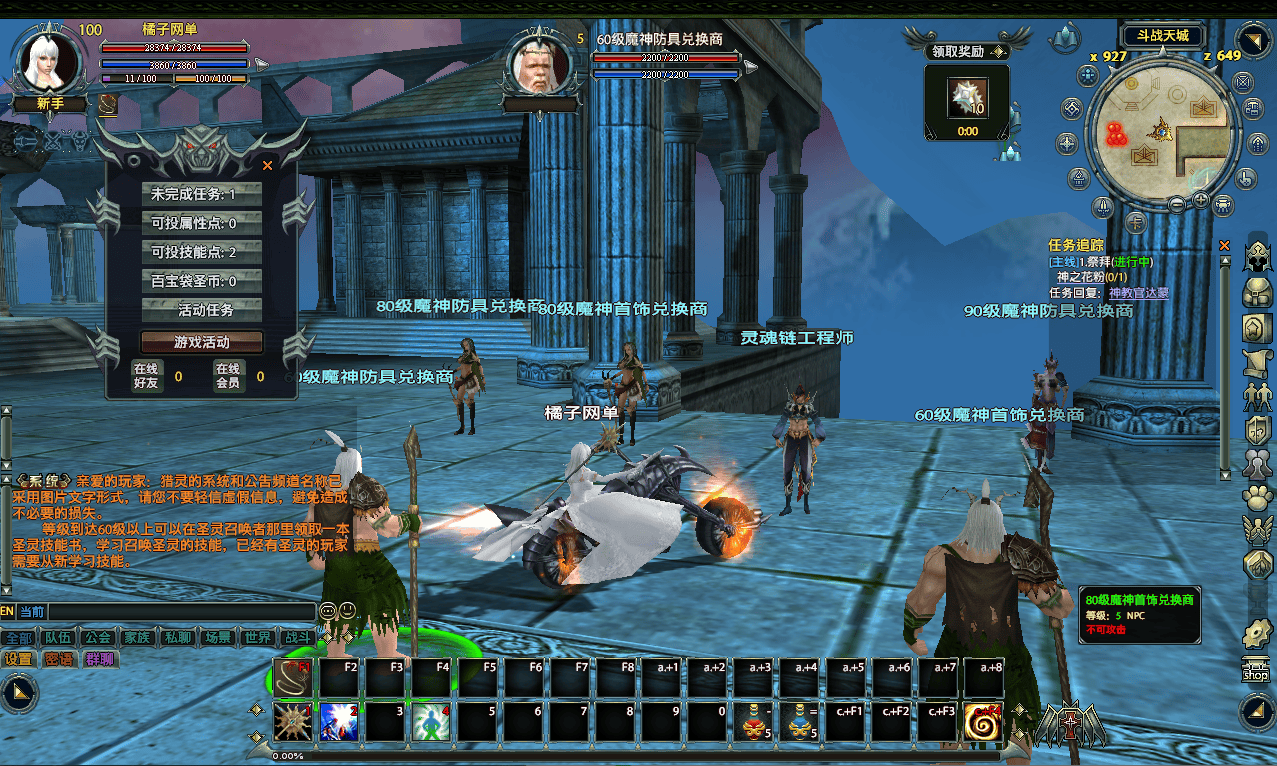Open the shop button
This screenshot has height=766, width=1277.
[1255, 669]
